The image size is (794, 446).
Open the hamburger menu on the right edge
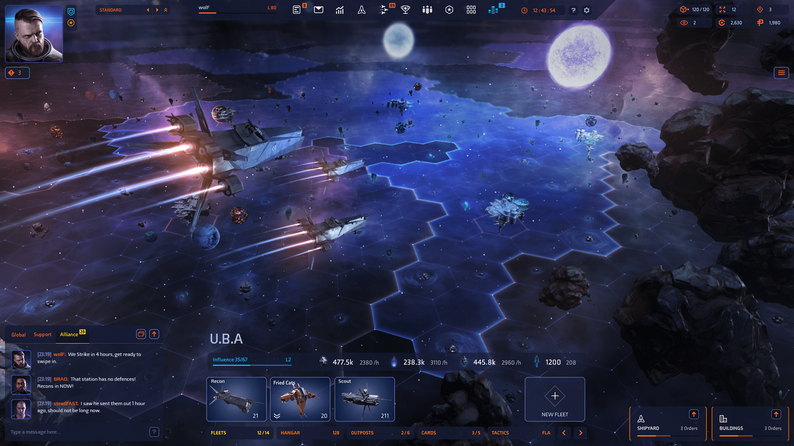pos(781,73)
